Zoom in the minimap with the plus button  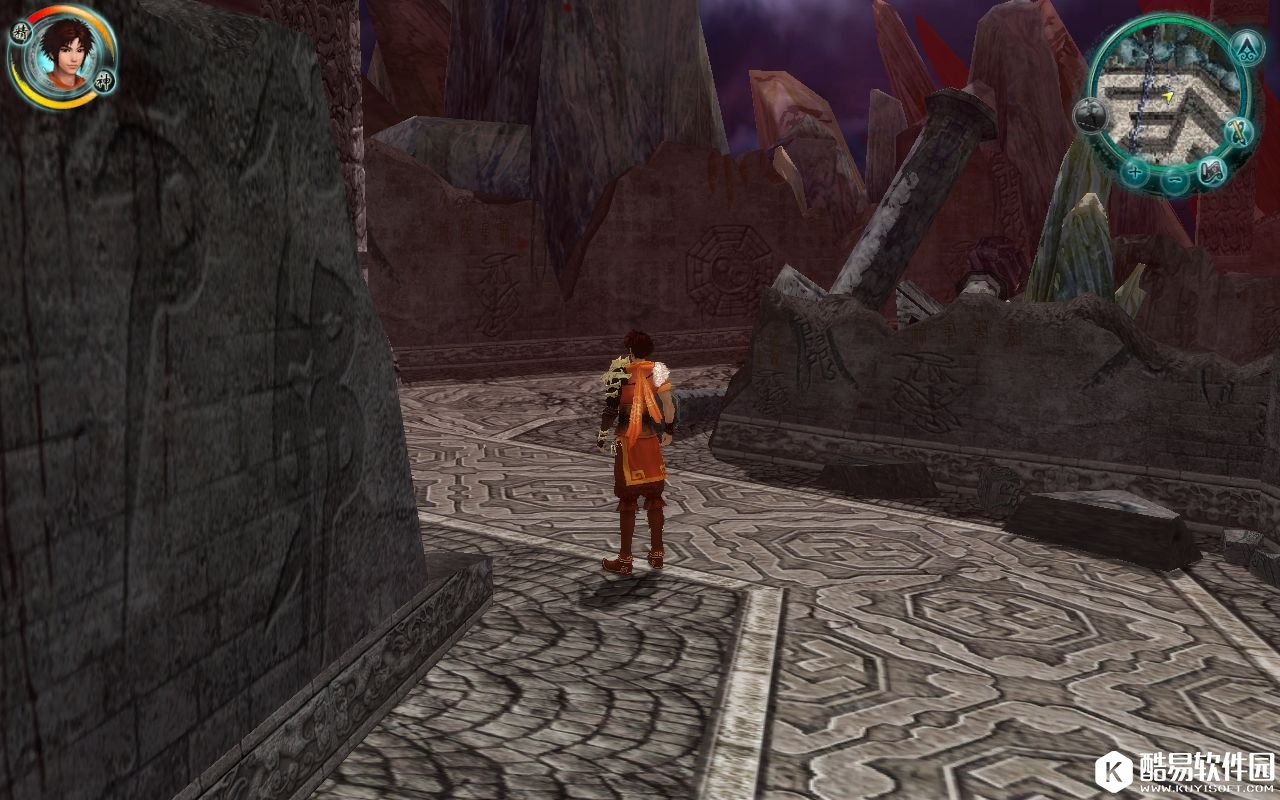[x=1134, y=171]
